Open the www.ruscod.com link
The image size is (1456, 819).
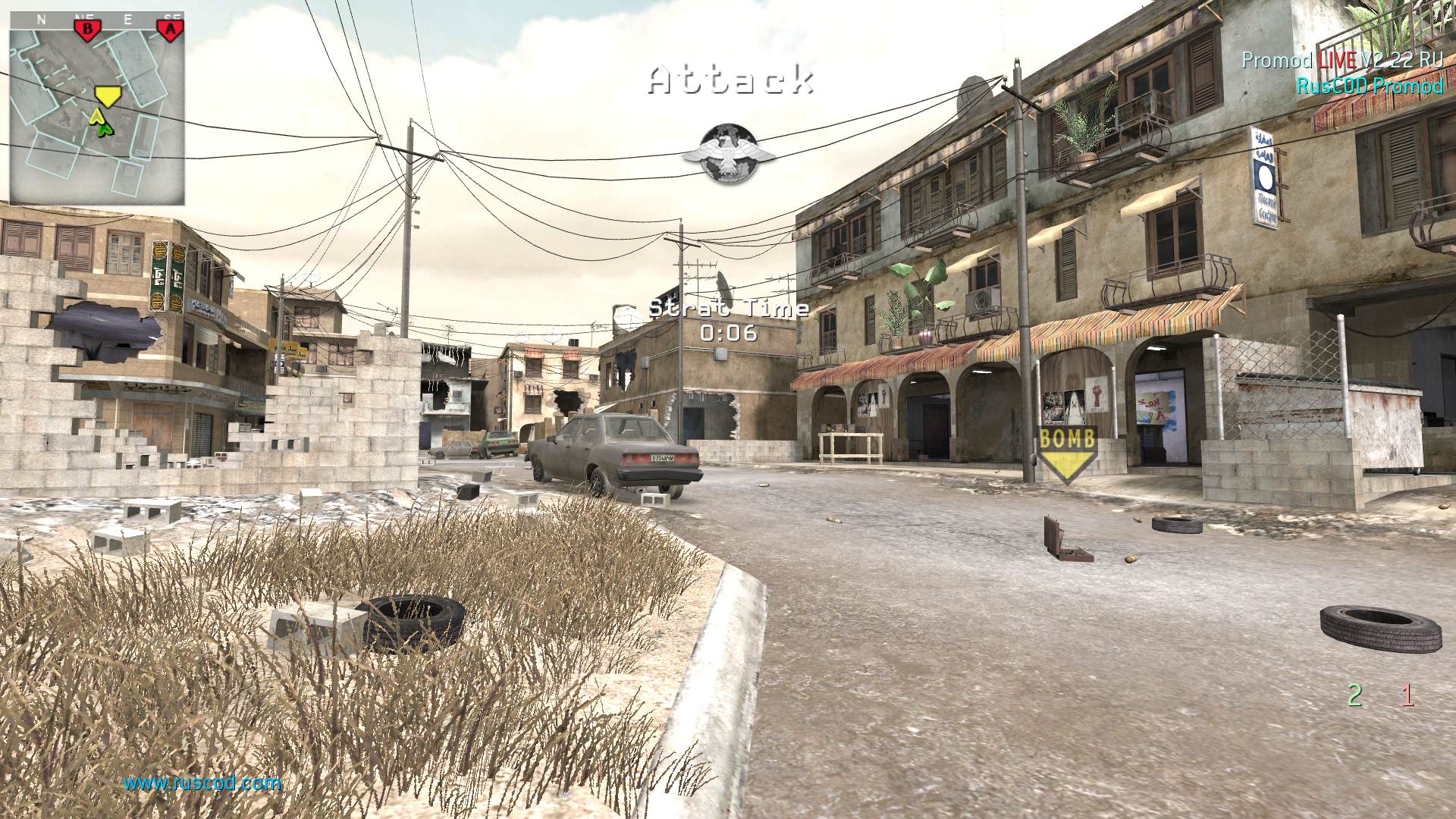point(202,783)
